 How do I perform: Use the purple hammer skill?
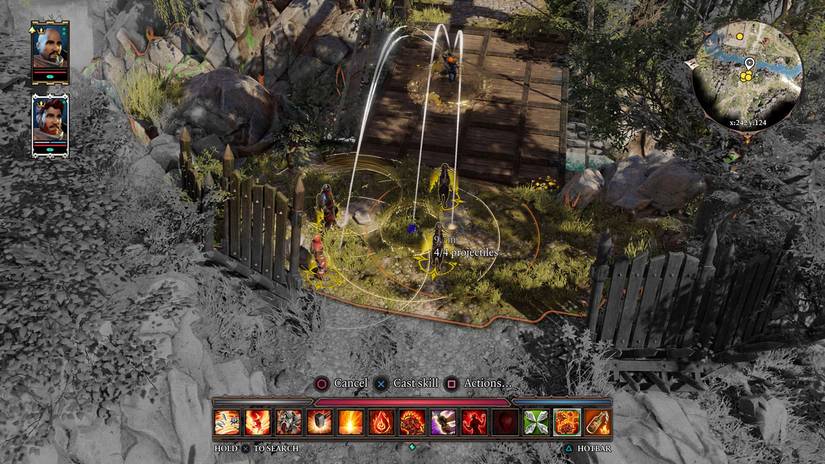pos(443,422)
